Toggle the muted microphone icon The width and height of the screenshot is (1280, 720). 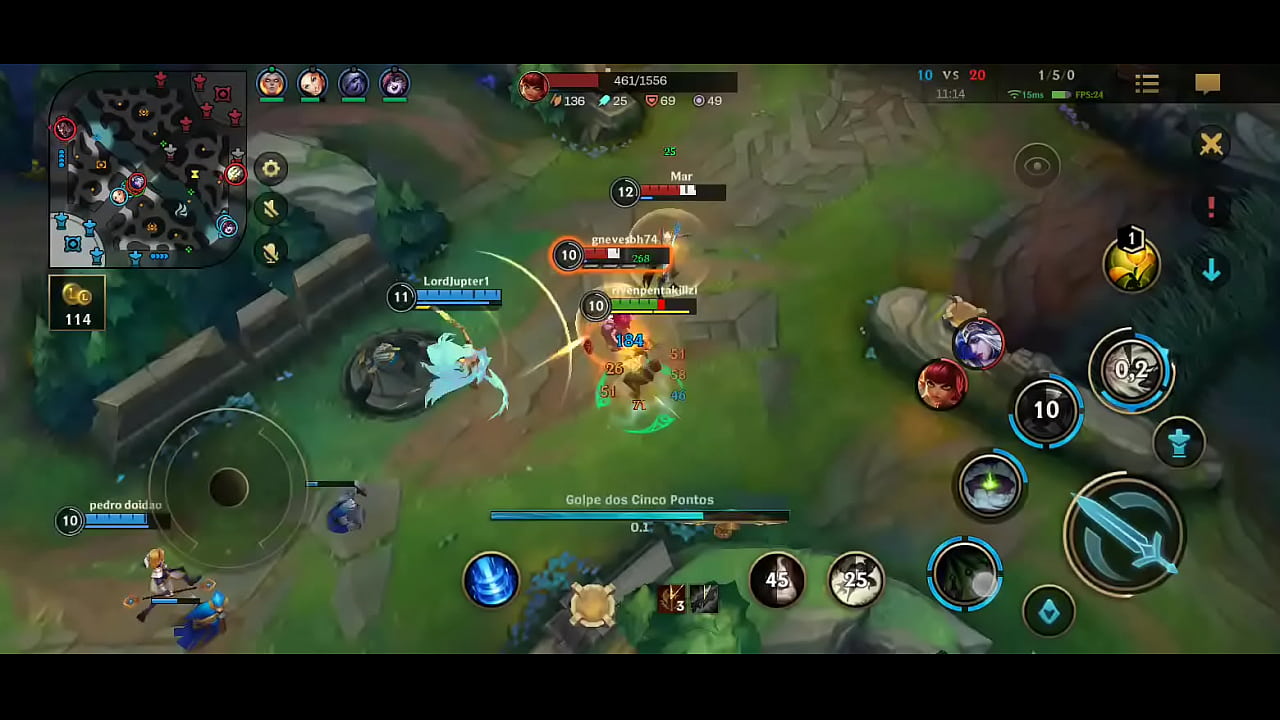(270, 251)
